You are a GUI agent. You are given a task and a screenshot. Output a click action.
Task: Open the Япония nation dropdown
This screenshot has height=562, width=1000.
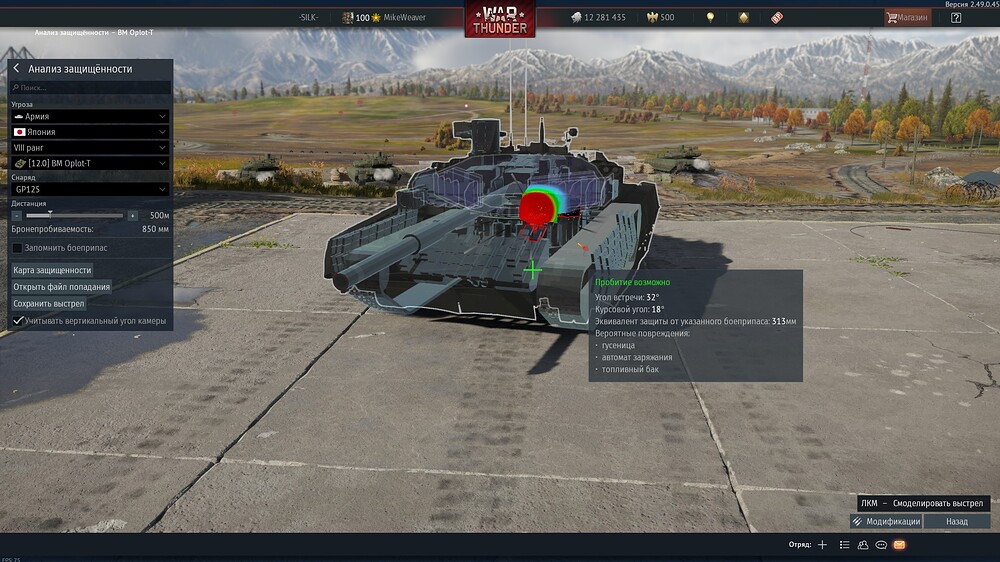point(90,132)
